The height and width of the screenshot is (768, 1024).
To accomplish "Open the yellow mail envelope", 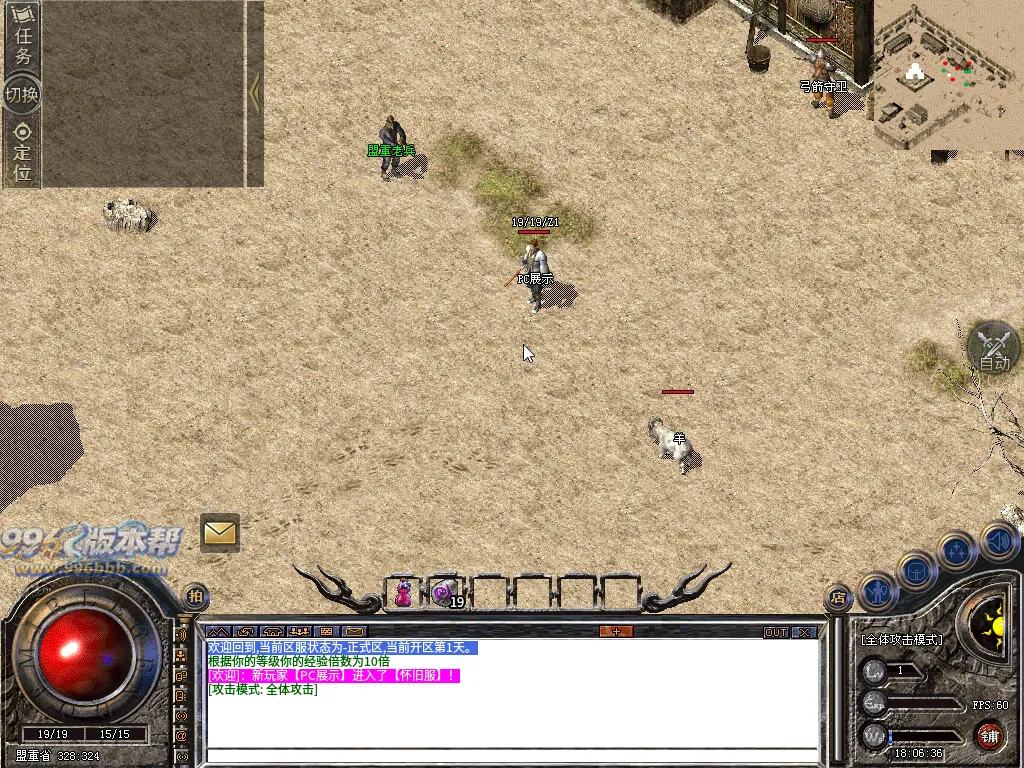I will 219,533.
